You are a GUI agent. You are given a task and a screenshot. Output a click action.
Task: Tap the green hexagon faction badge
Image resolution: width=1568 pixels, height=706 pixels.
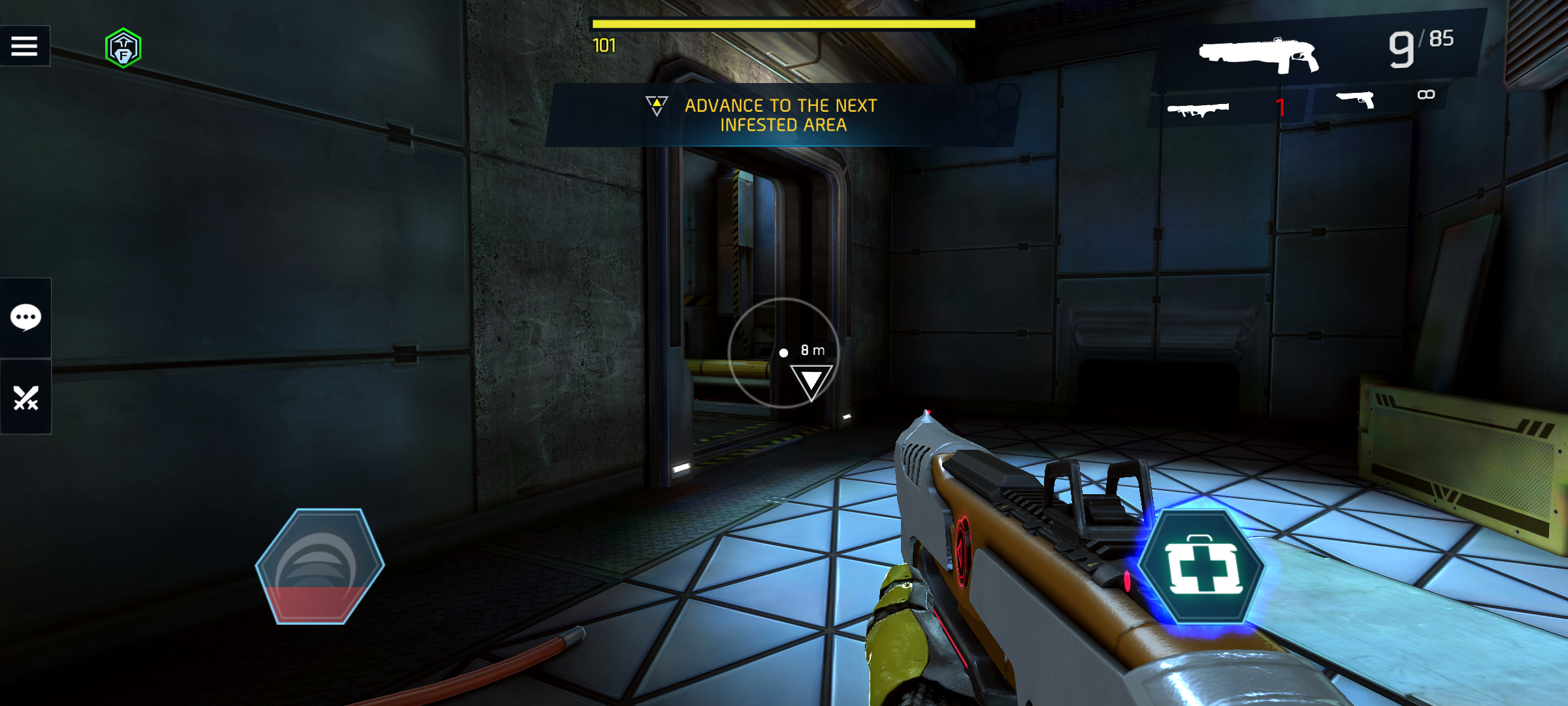[123, 48]
